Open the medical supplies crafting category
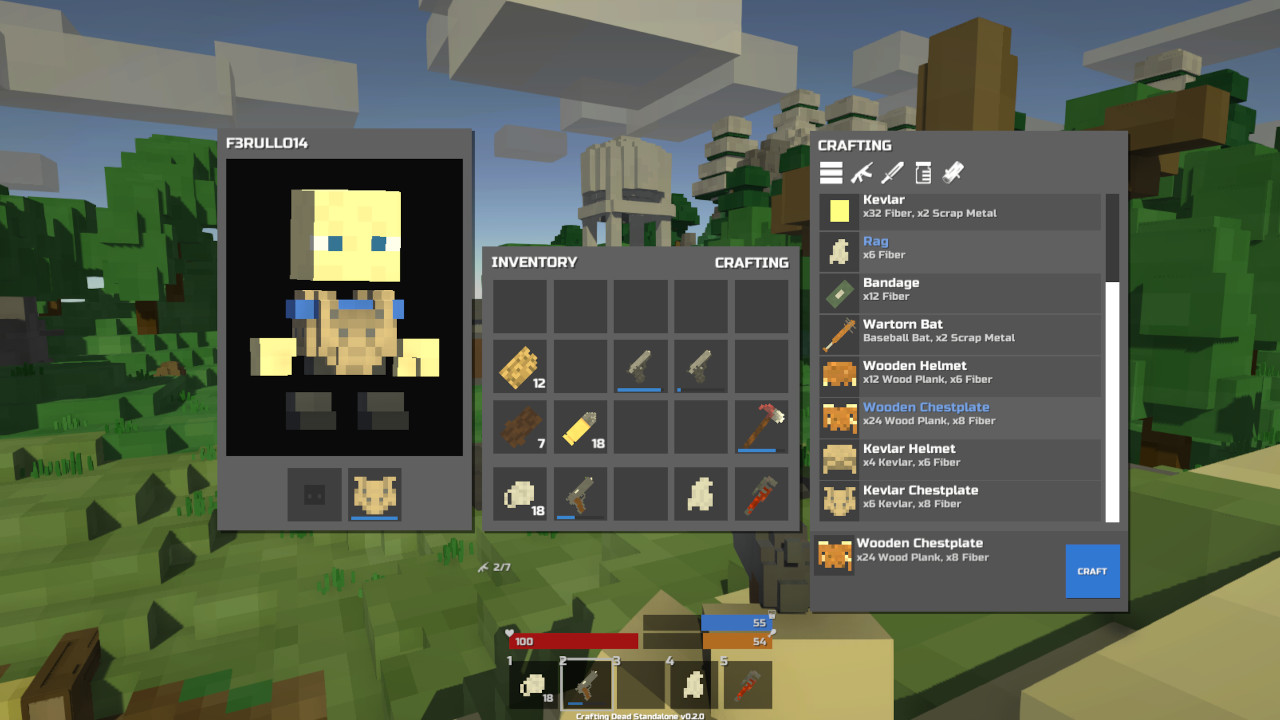The image size is (1280, 720). click(x=923, y=172)
